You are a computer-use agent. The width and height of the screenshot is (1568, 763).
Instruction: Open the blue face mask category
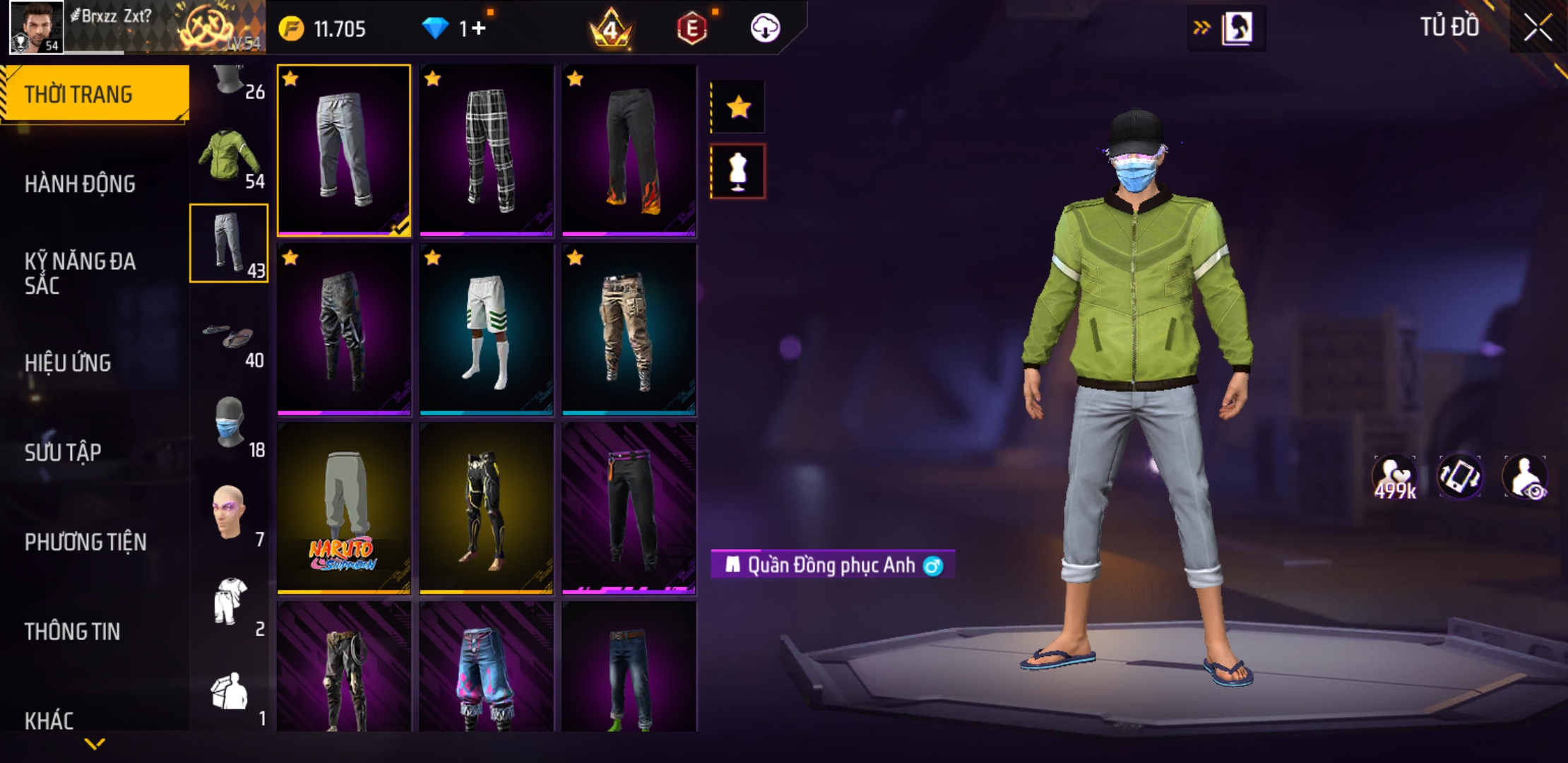pyautogui.click(x=230, y=422)
